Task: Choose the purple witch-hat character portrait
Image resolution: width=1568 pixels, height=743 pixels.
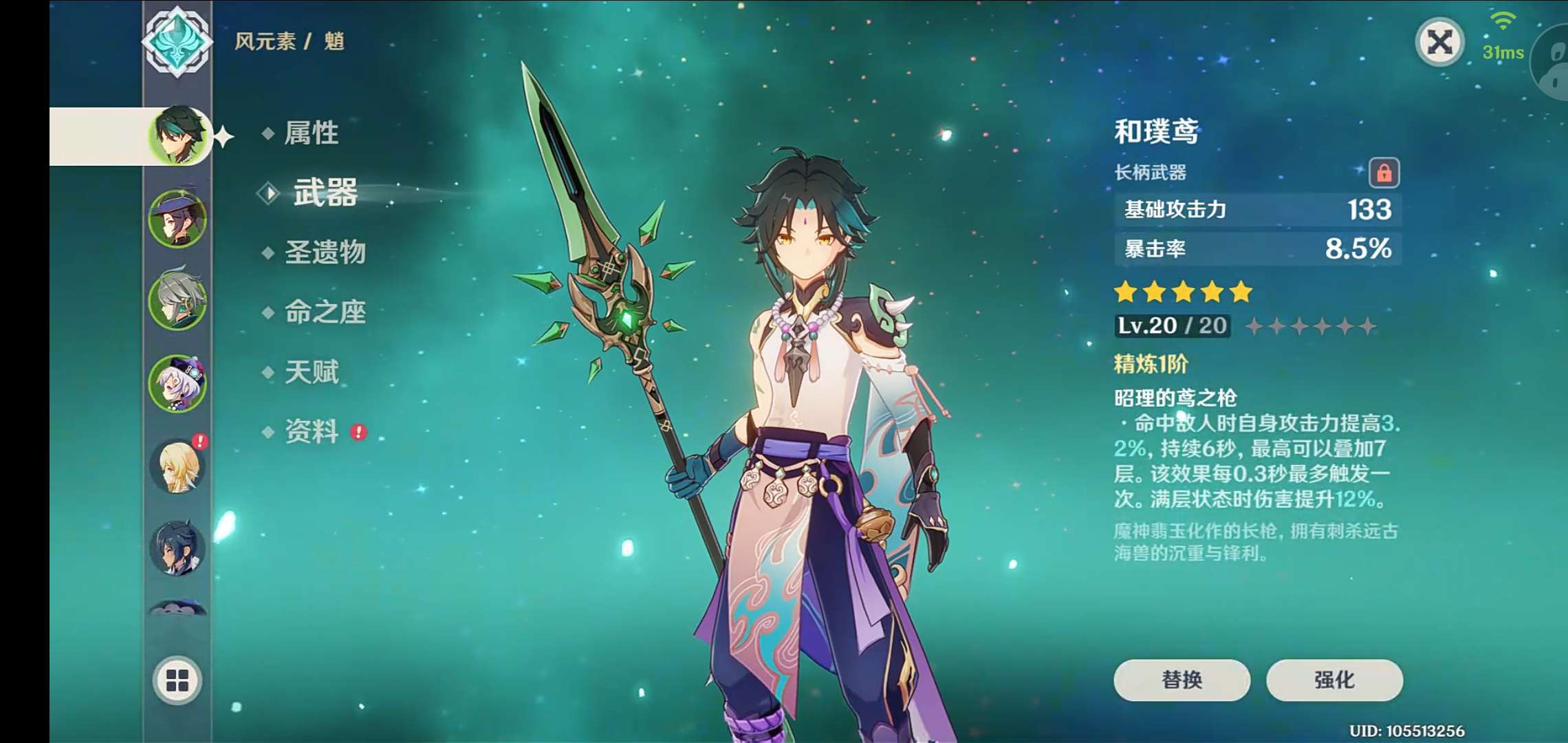Action: tap(177, 219)
